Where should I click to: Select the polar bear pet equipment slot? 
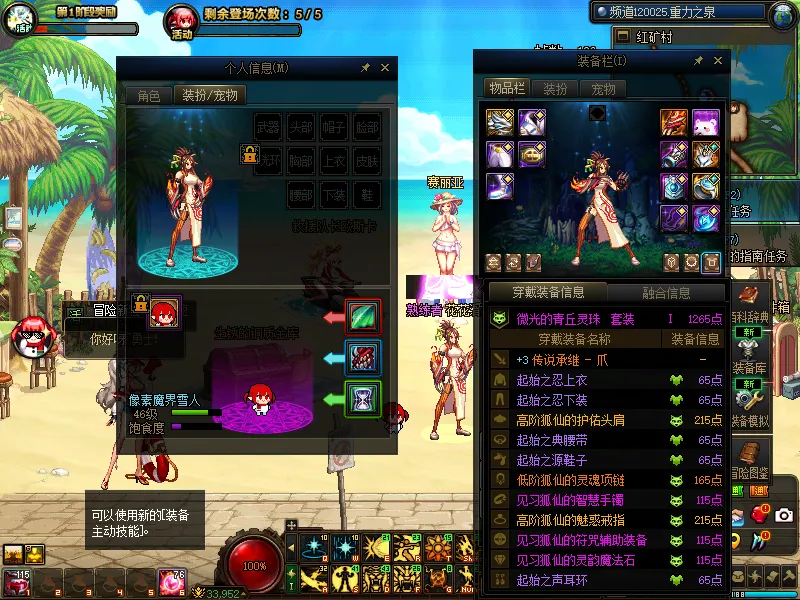tap(706, 123)
